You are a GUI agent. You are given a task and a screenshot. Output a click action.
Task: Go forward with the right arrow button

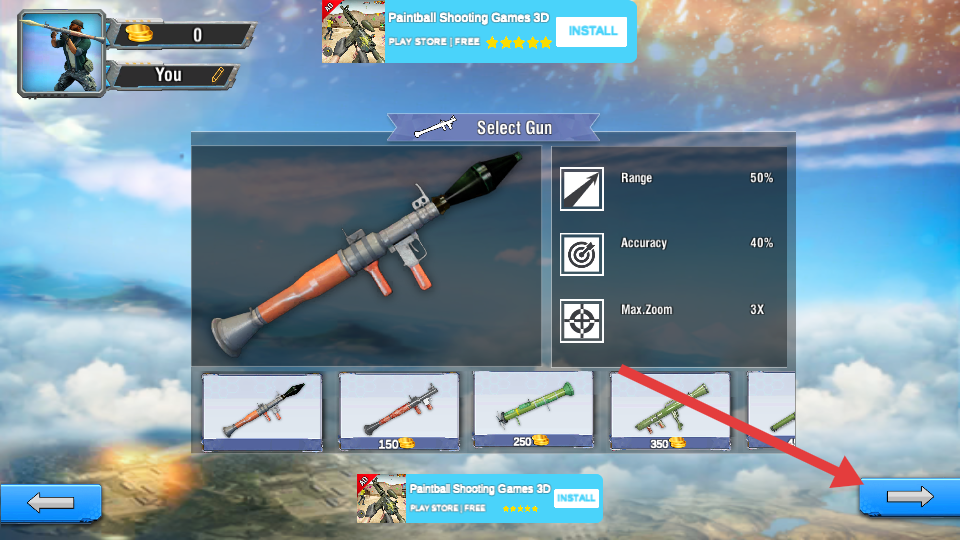909,497
